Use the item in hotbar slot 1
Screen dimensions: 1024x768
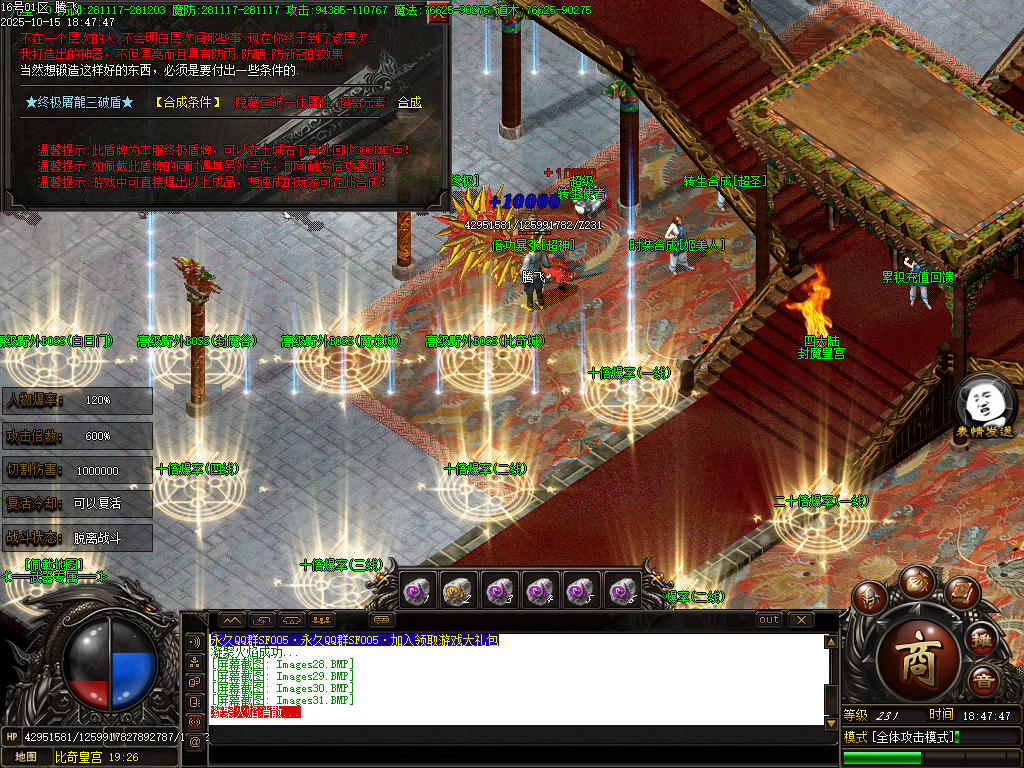415,591
